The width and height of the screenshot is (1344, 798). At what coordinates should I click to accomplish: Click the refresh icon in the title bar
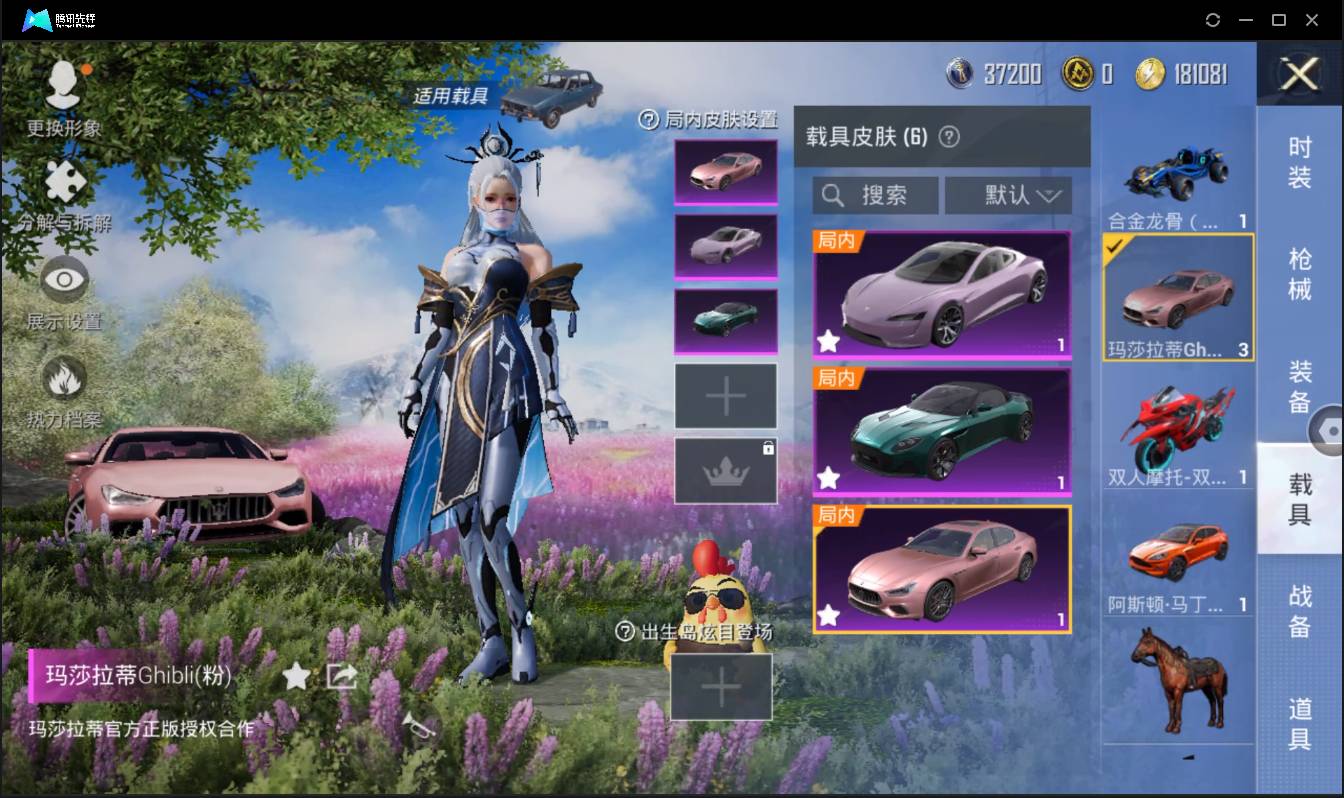coord(1213,20)
